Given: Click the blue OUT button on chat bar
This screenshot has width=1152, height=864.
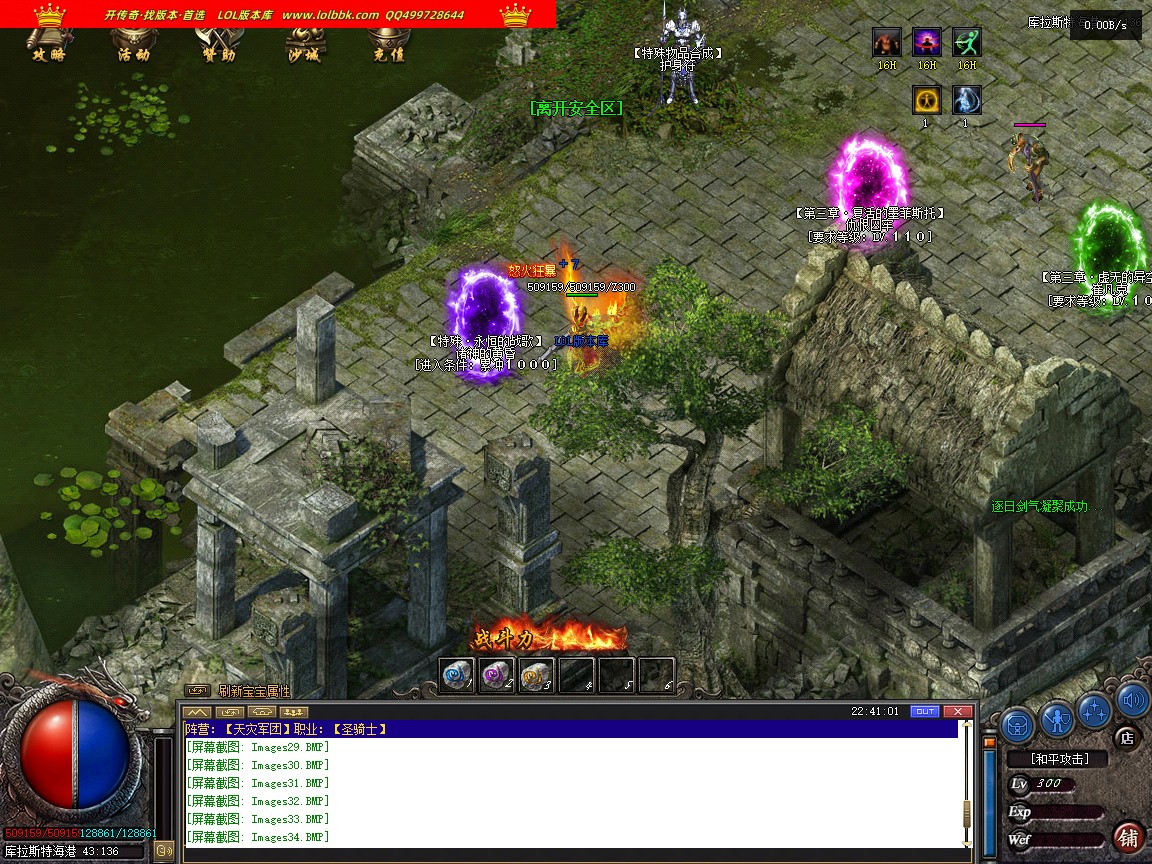Looking at the screenshot, I should (924, 711).
